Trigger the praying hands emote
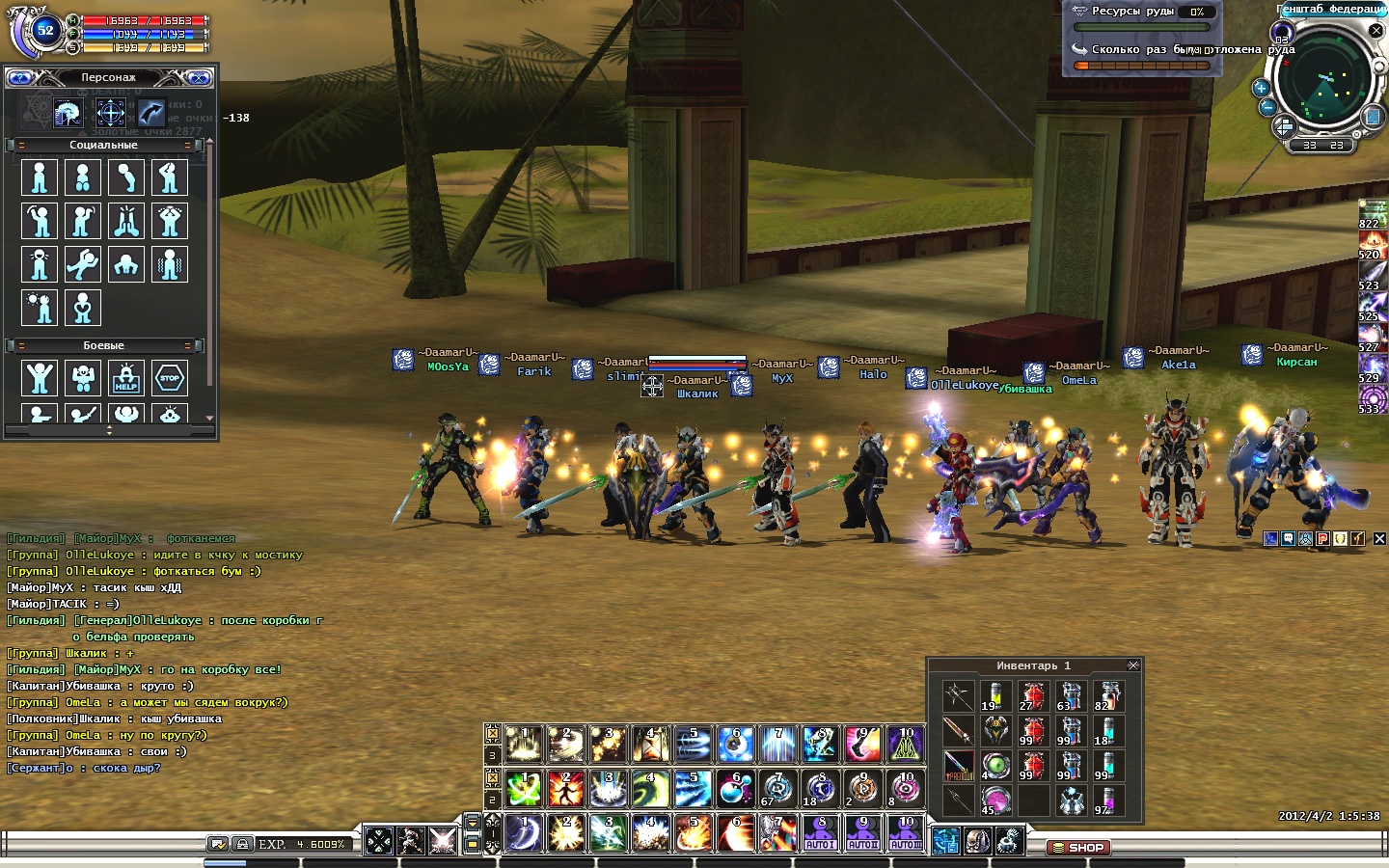The image size is (1389, 868). (126, 221)
